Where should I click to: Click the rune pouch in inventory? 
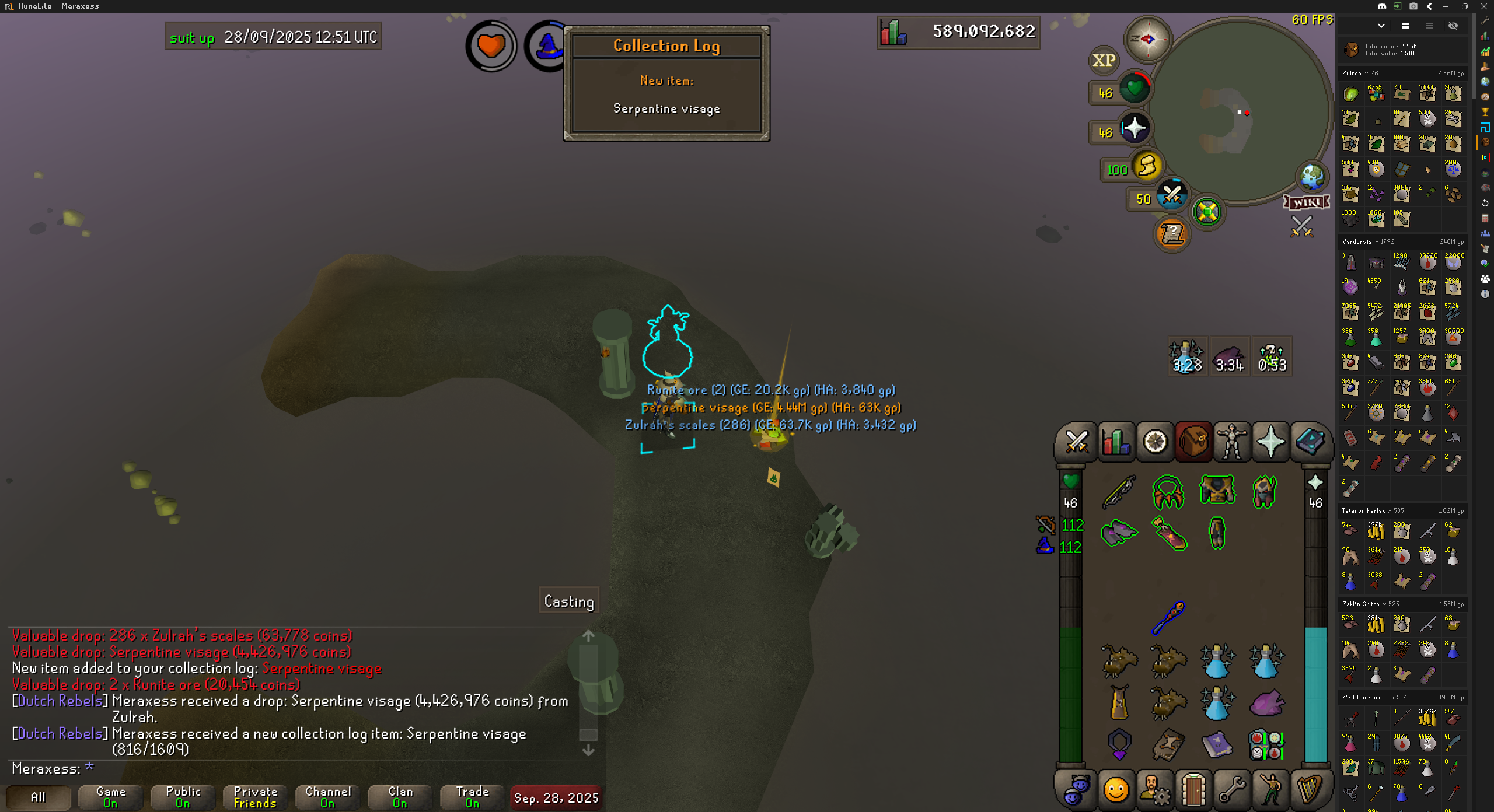pyautogui.click(x=1265, y=745)
